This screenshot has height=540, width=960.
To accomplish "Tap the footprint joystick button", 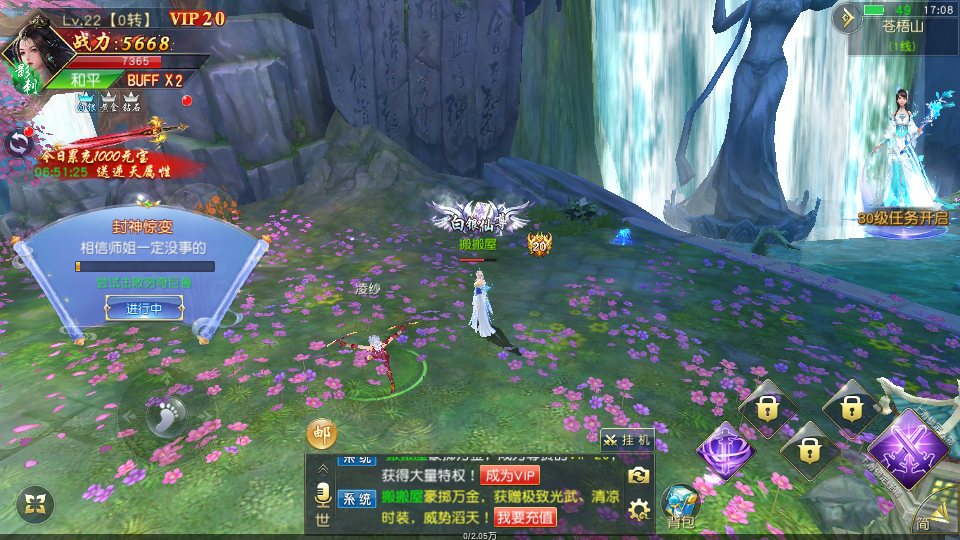I will click(165, 413).
